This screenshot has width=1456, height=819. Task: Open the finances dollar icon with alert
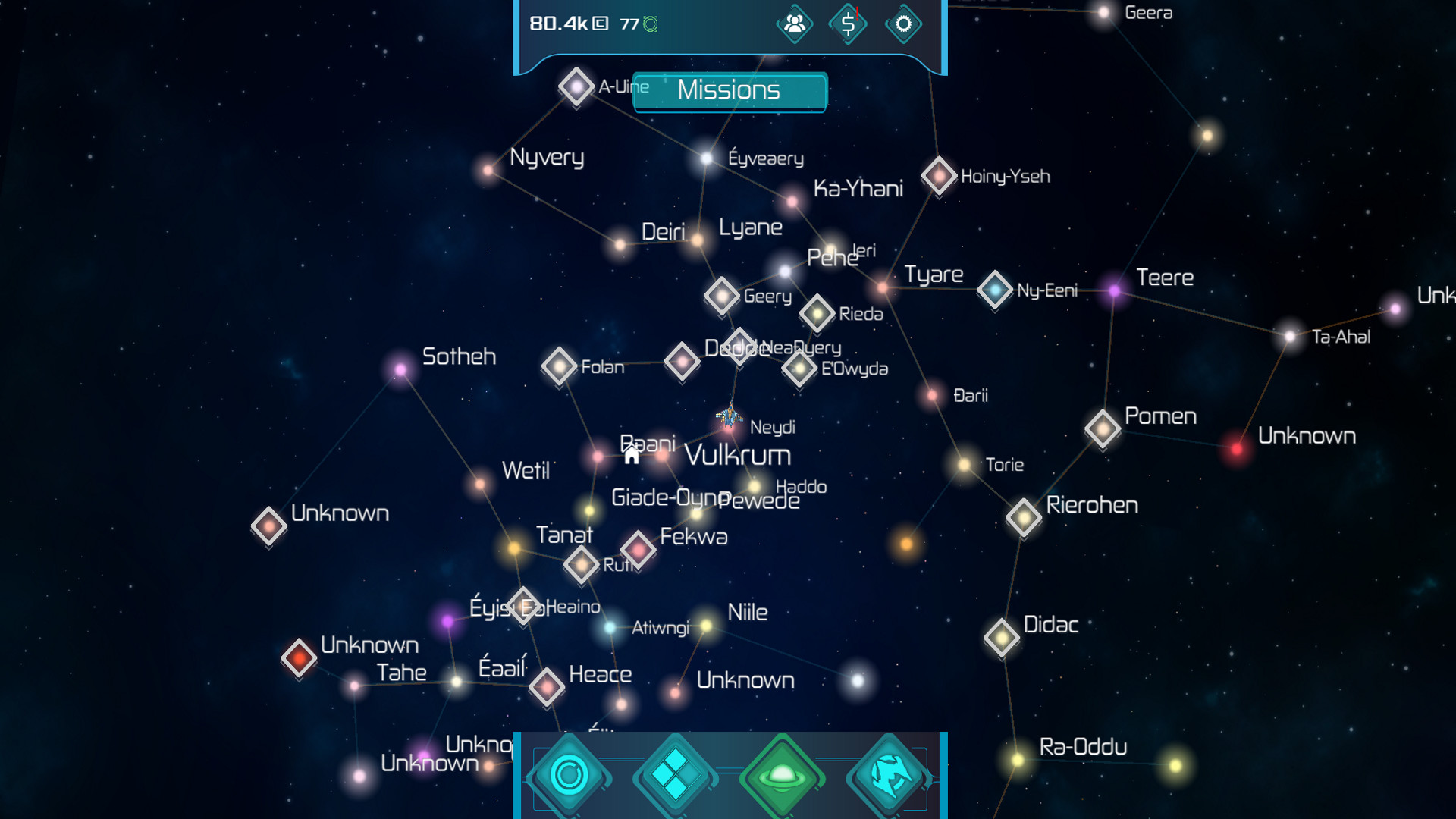pos(848,24)
